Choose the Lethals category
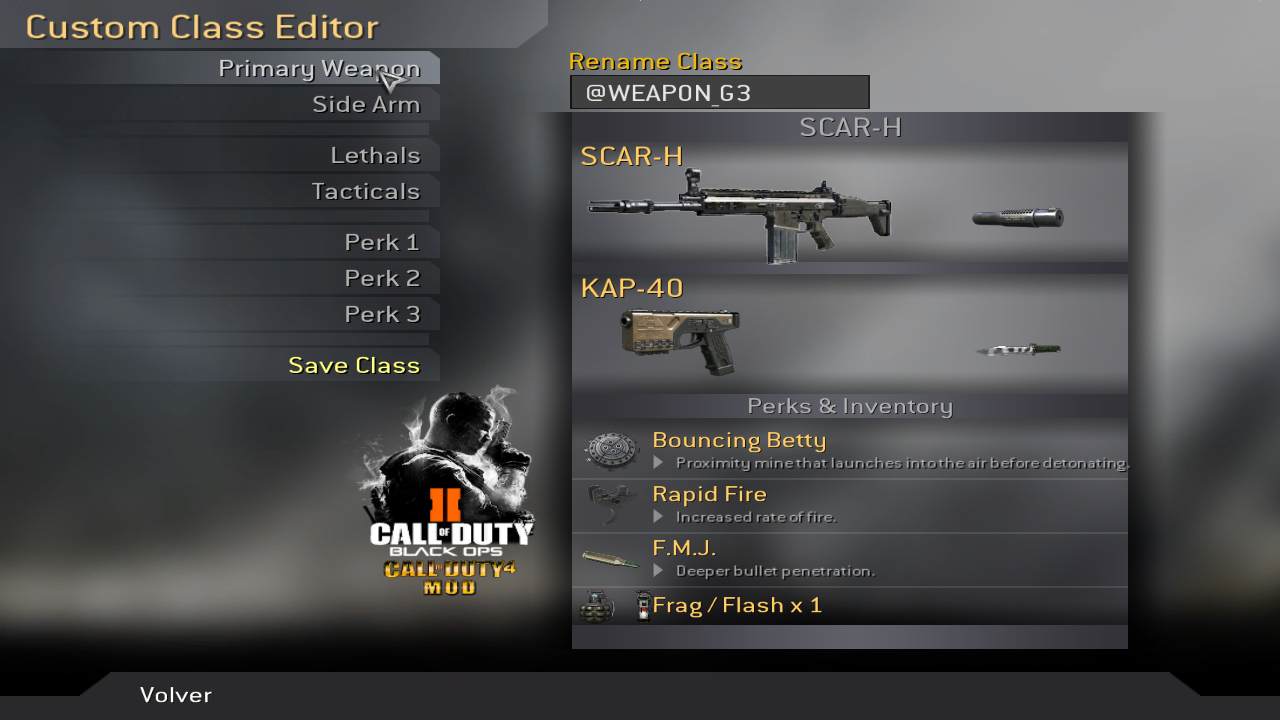The height and width of the screenshot is (720, 1280). click(375, 156)
